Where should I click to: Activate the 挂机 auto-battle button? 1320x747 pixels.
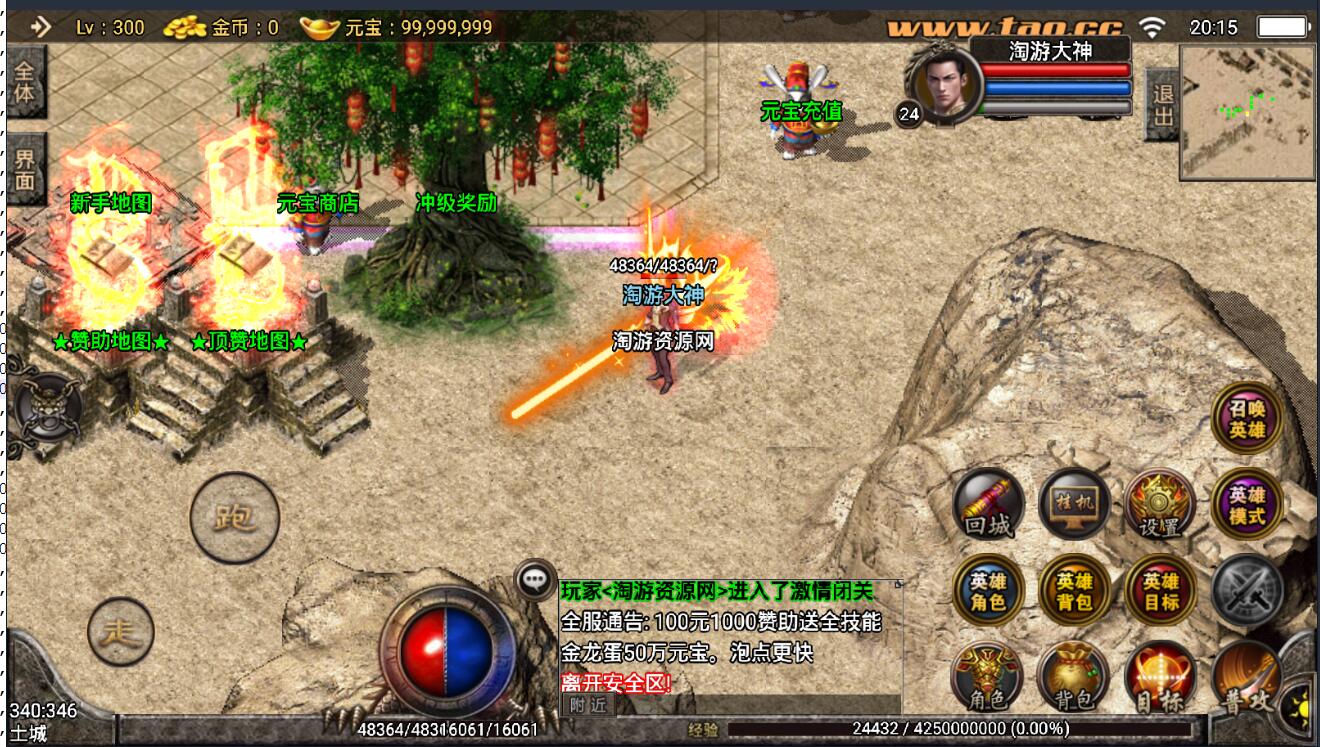click(x=1074, y=503)
